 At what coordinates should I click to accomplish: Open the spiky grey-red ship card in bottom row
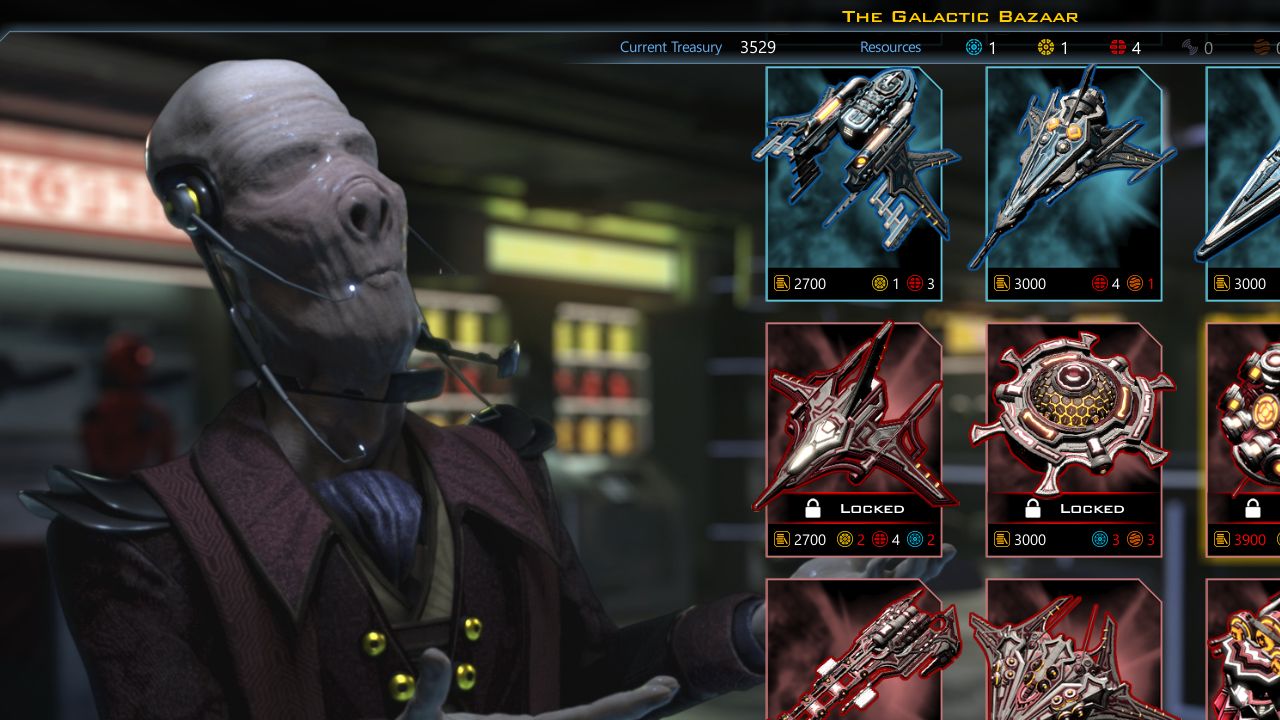(1074, 650)
